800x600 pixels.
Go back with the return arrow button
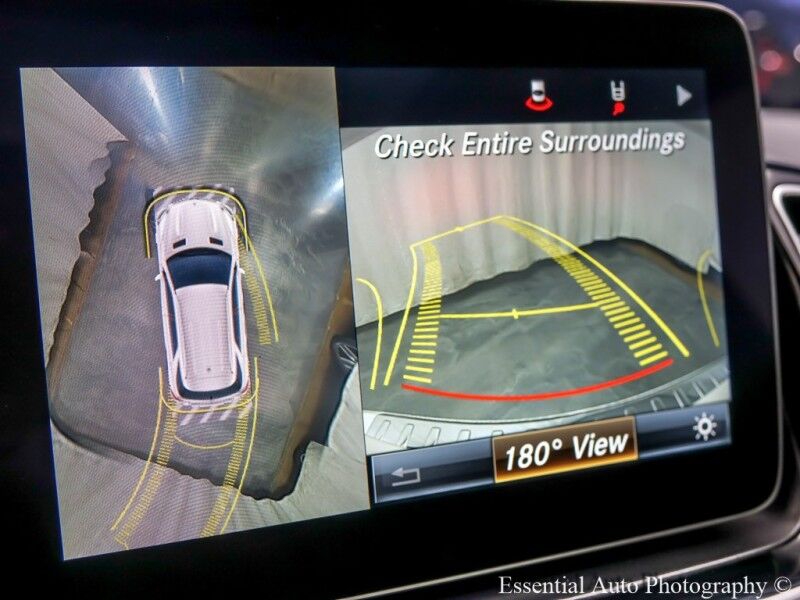pos(405,476)
